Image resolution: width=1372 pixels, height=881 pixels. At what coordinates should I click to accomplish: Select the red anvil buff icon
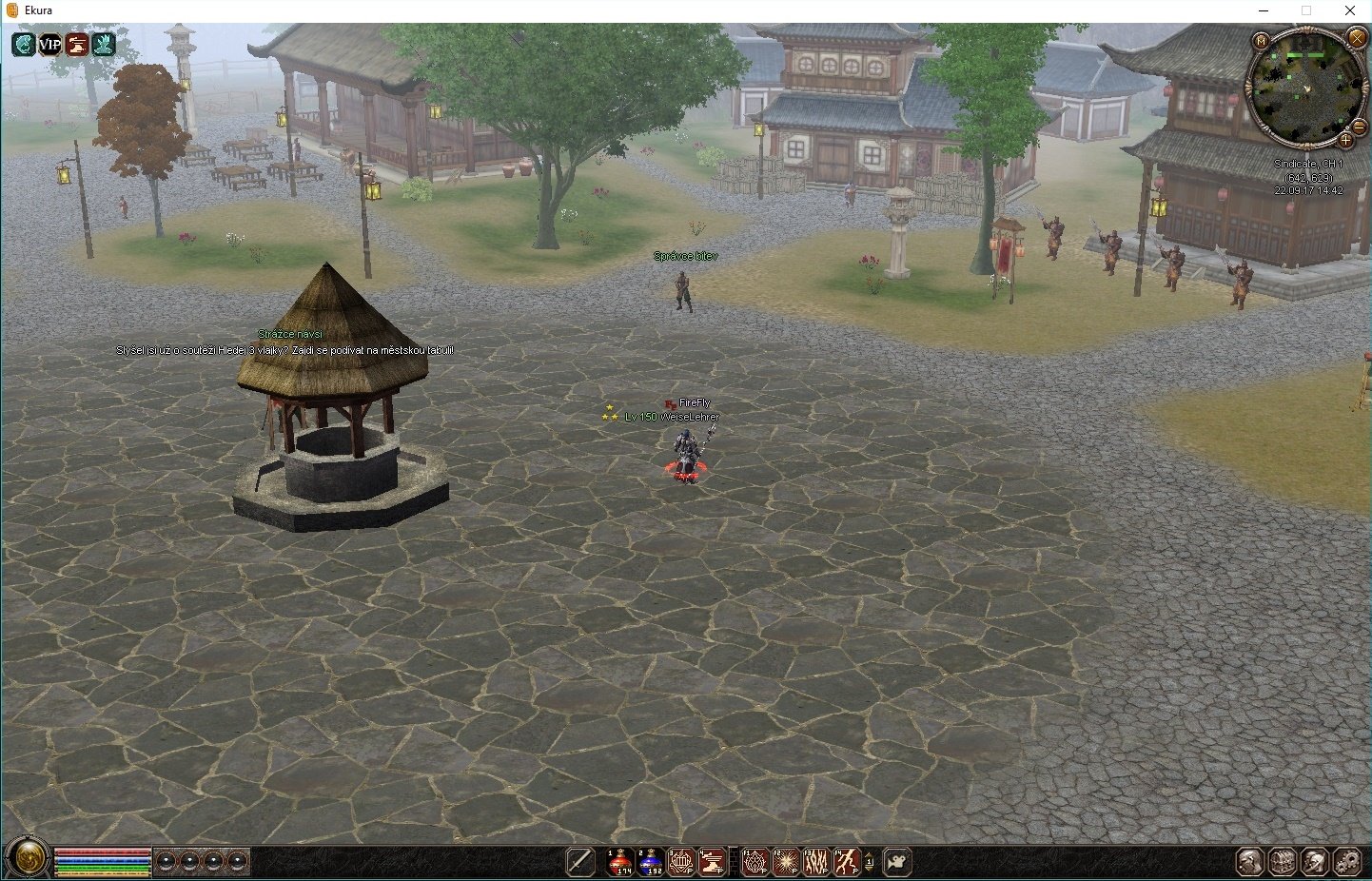click(76, 44)
